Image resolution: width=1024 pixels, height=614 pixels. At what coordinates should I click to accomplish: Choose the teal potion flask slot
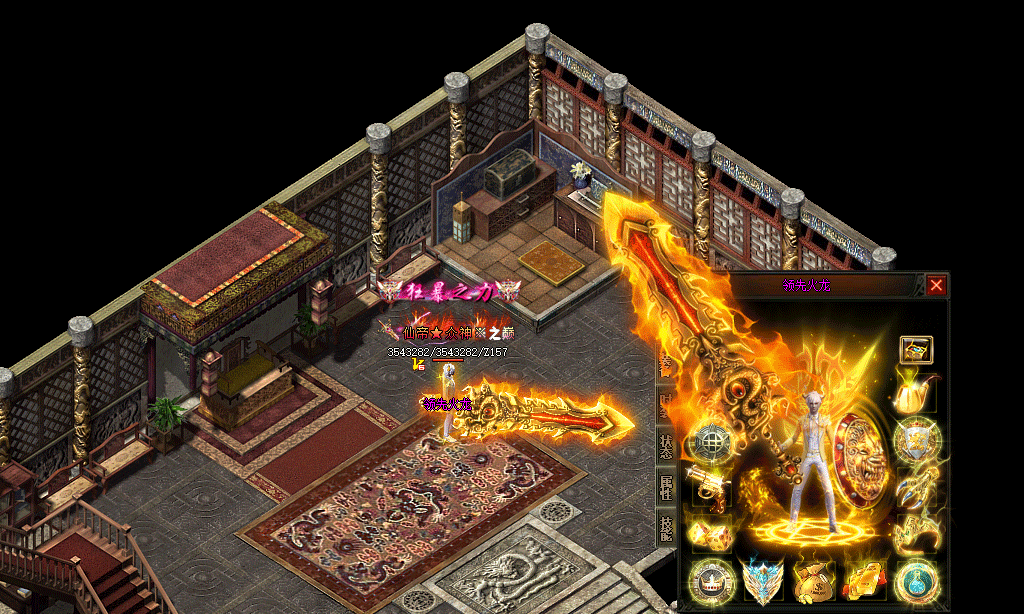pyautogui.click(x=914, y=580)
